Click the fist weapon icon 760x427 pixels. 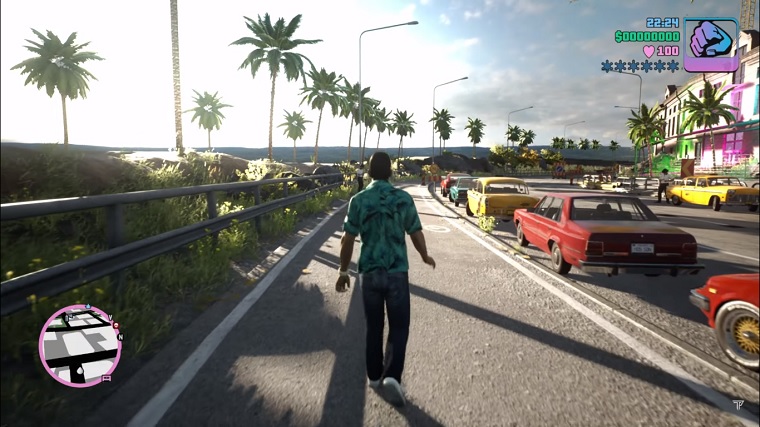point(711,44)
